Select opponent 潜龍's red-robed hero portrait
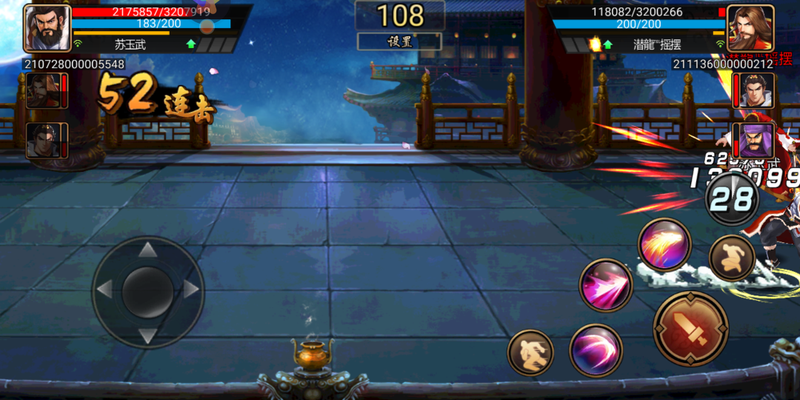Screen dimensions: 800x400 750,28
